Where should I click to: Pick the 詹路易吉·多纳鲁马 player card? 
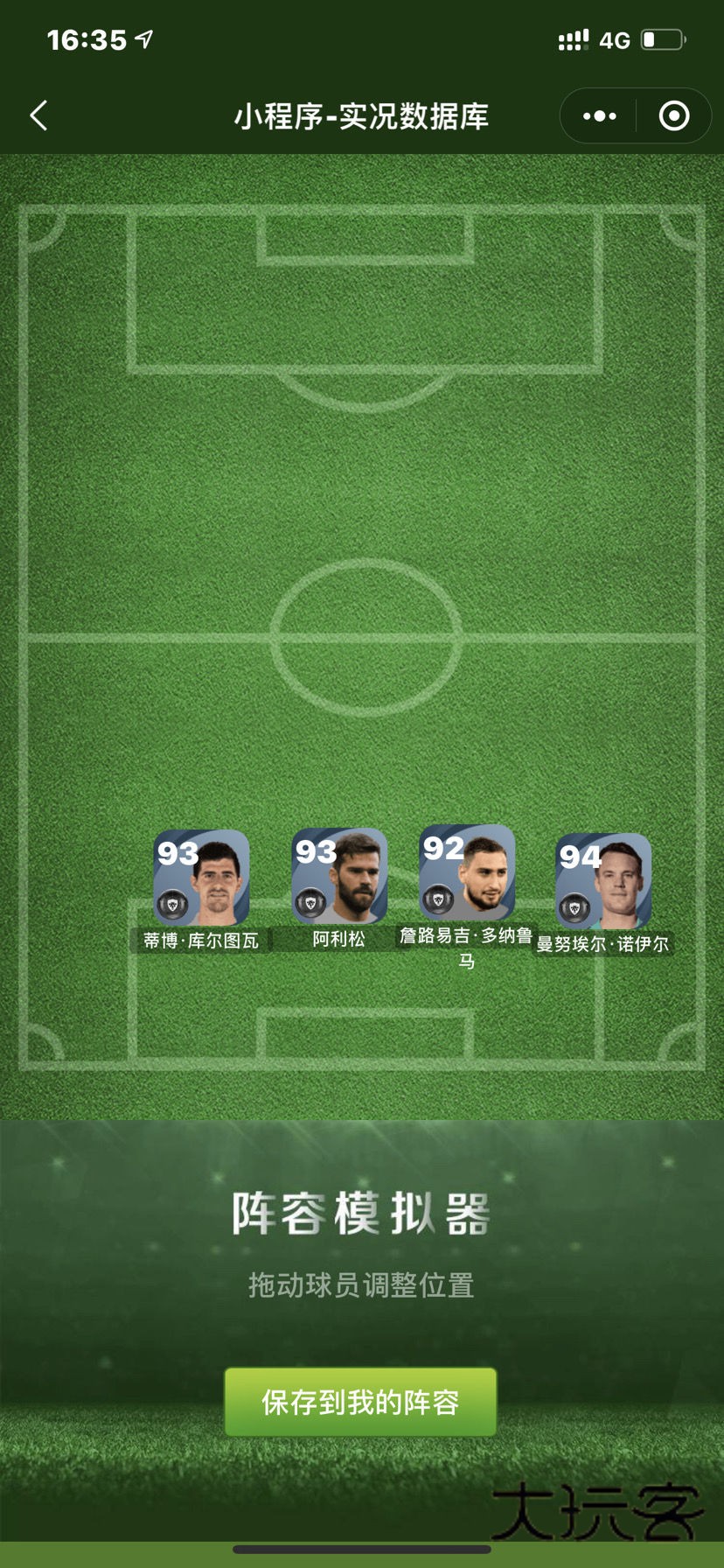pyautogui.click(x=467, y=873)
